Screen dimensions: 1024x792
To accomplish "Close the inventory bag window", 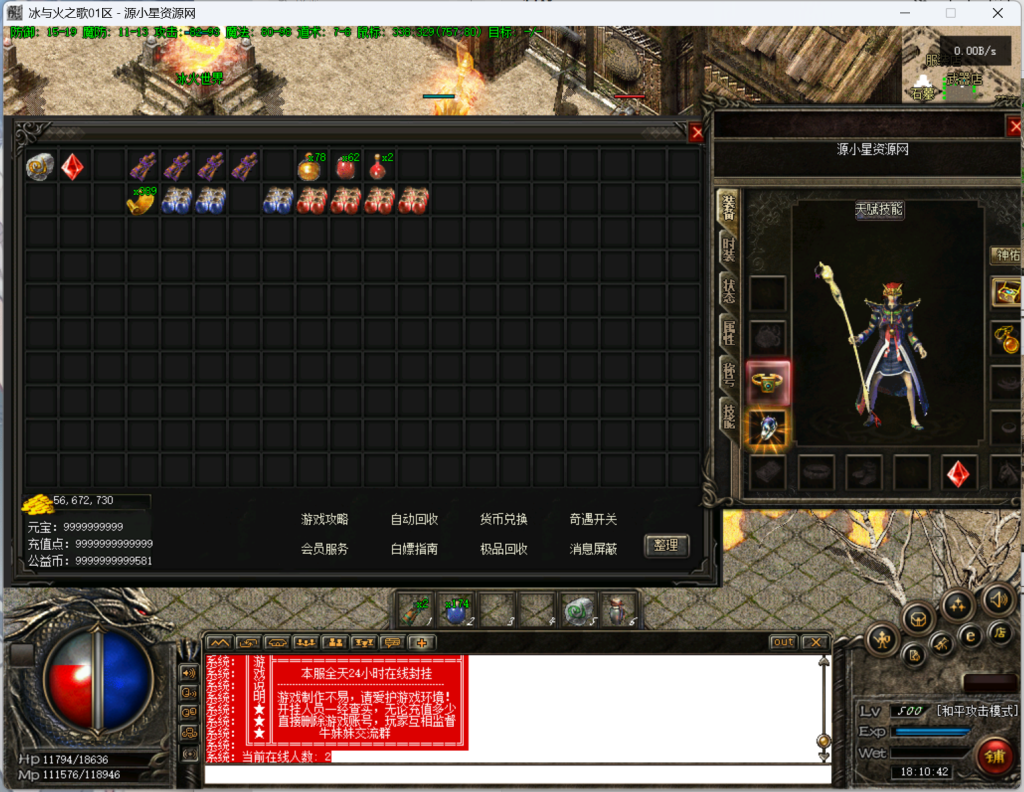I will [697, 132].
